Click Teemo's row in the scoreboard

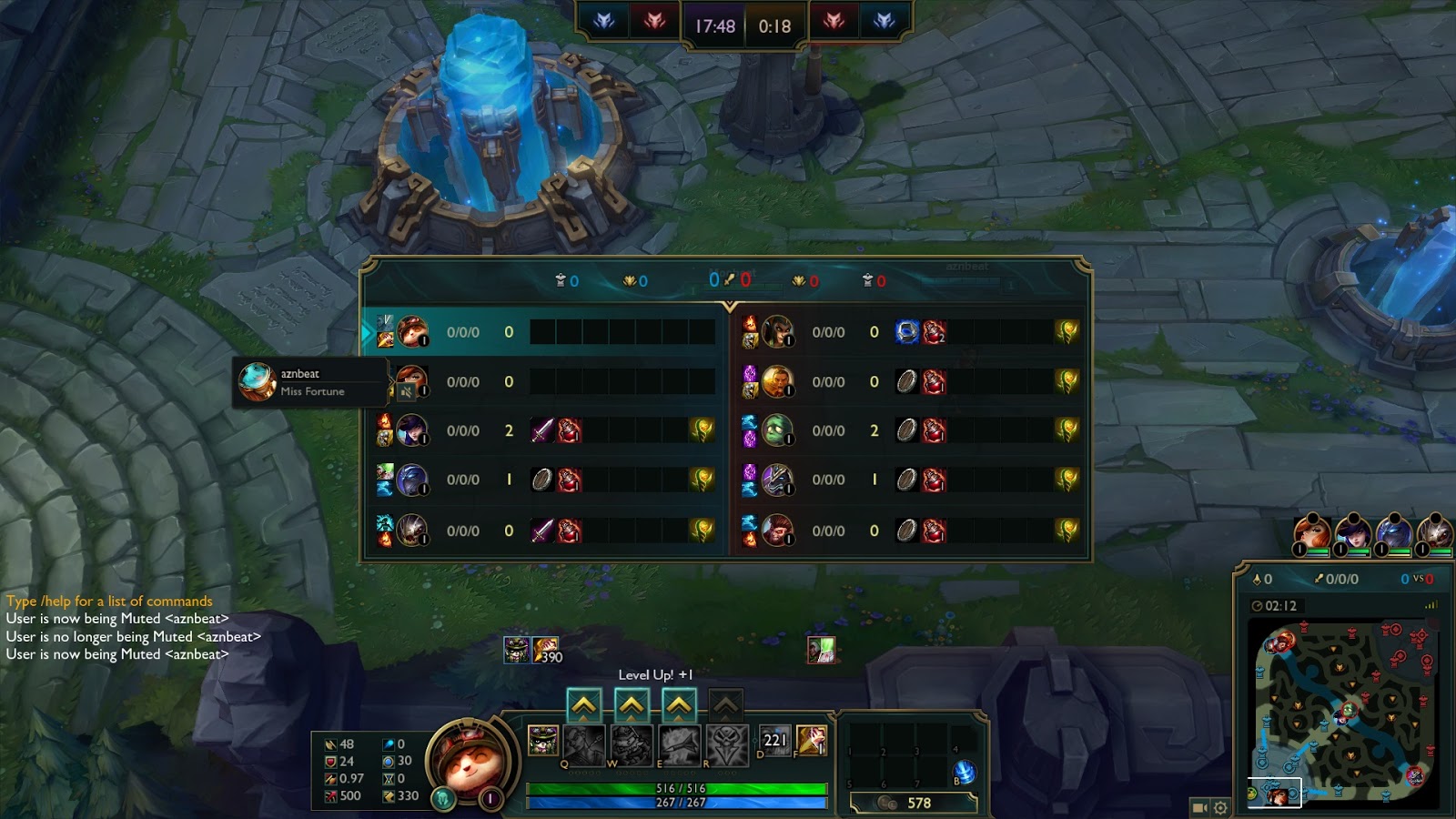[546, 332]
